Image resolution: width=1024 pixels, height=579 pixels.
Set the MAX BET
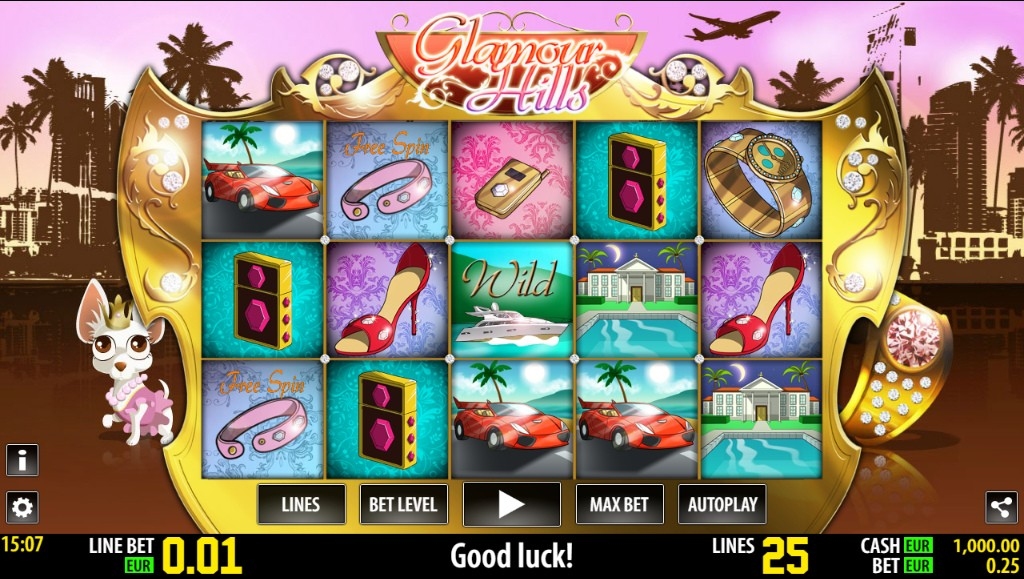point(620,504)
